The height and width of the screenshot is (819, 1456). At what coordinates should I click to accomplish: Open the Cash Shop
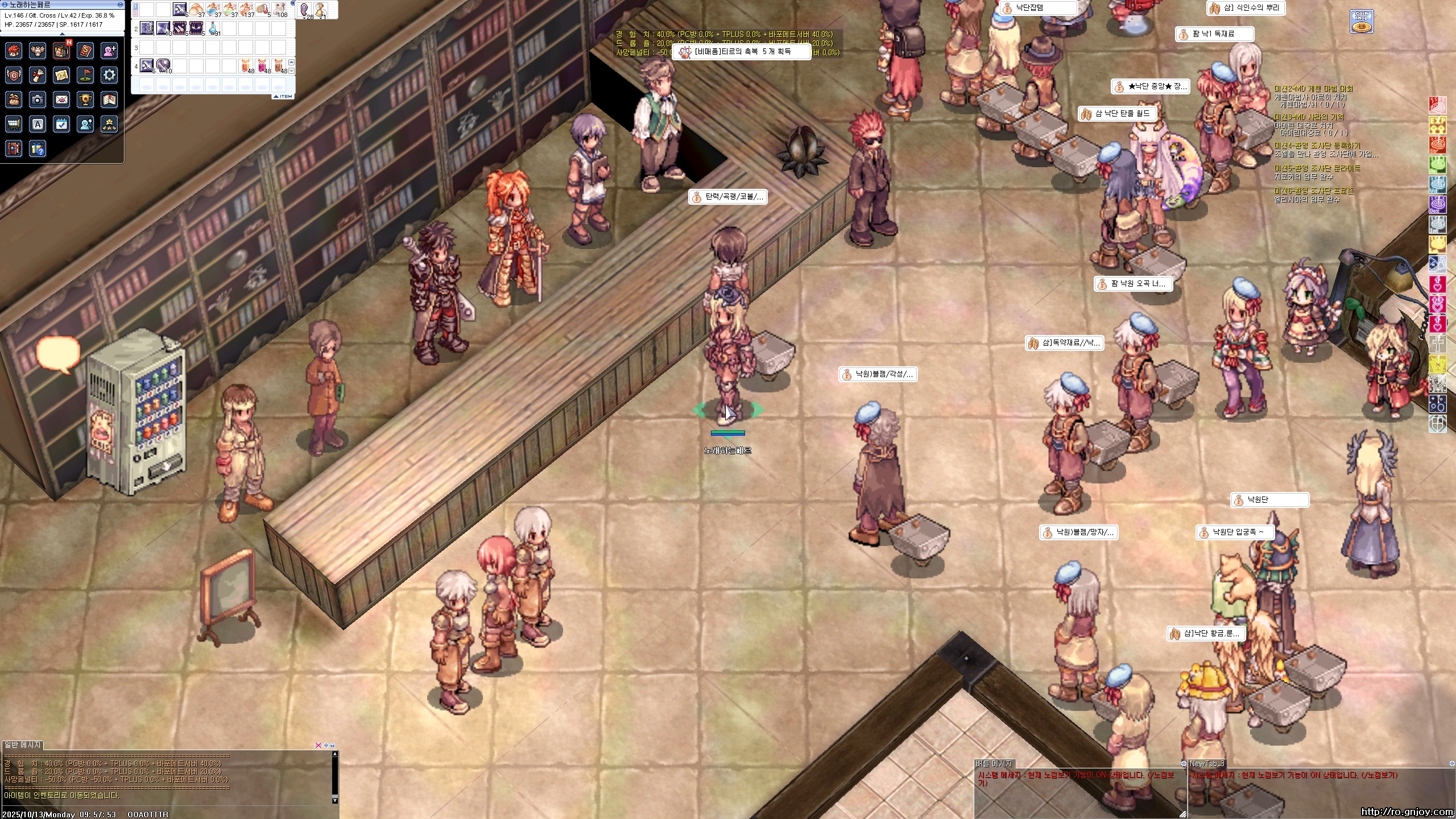(x=1362, y=22)
